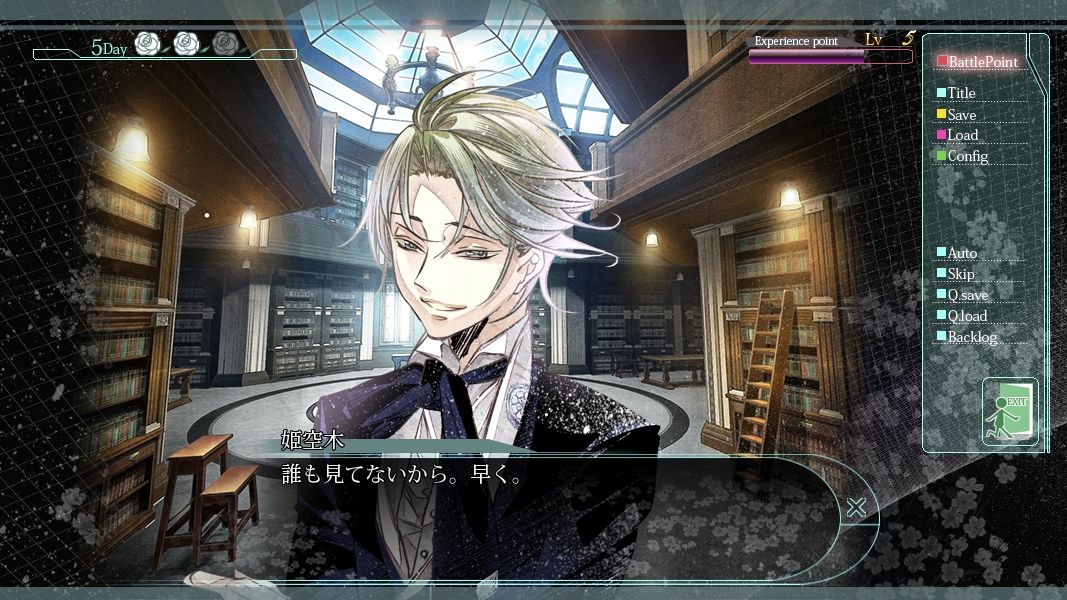Open the Load menu
Viewport: 1067px width, 600px height.
pos(961,135)
